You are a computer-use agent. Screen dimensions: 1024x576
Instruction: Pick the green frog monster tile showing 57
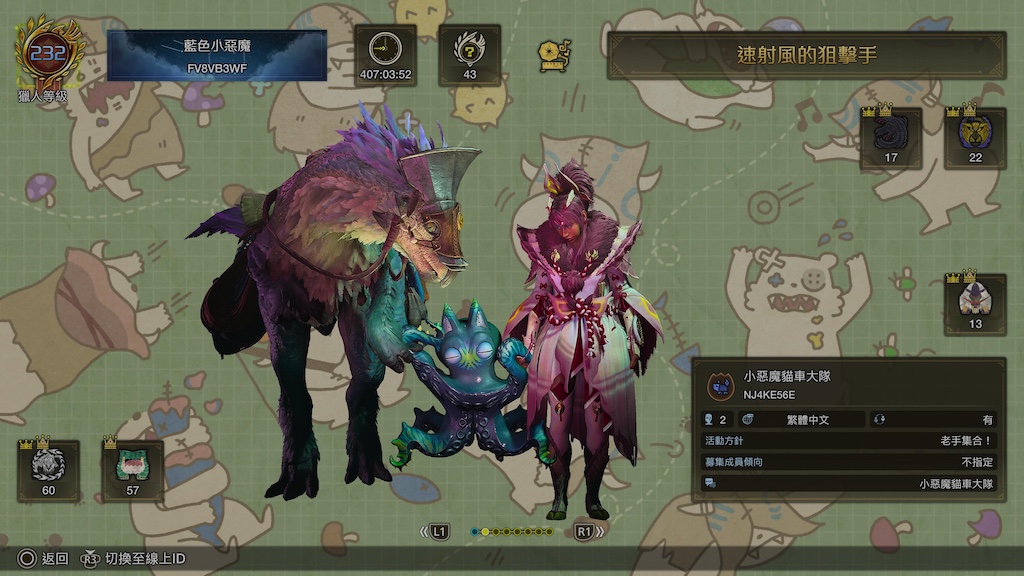click(x=132, y=470)
